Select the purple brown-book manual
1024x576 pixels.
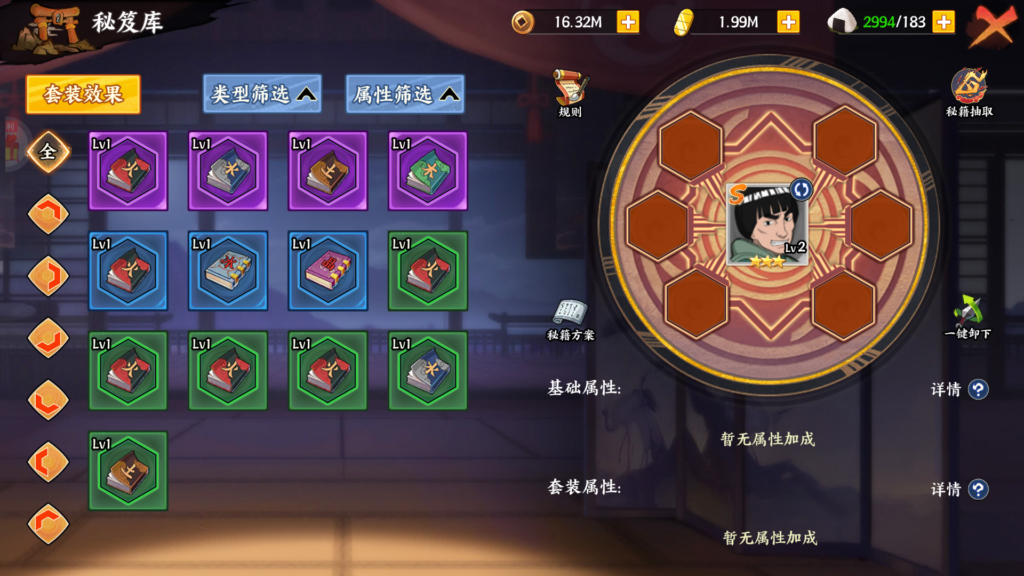(x=328, y=171)
